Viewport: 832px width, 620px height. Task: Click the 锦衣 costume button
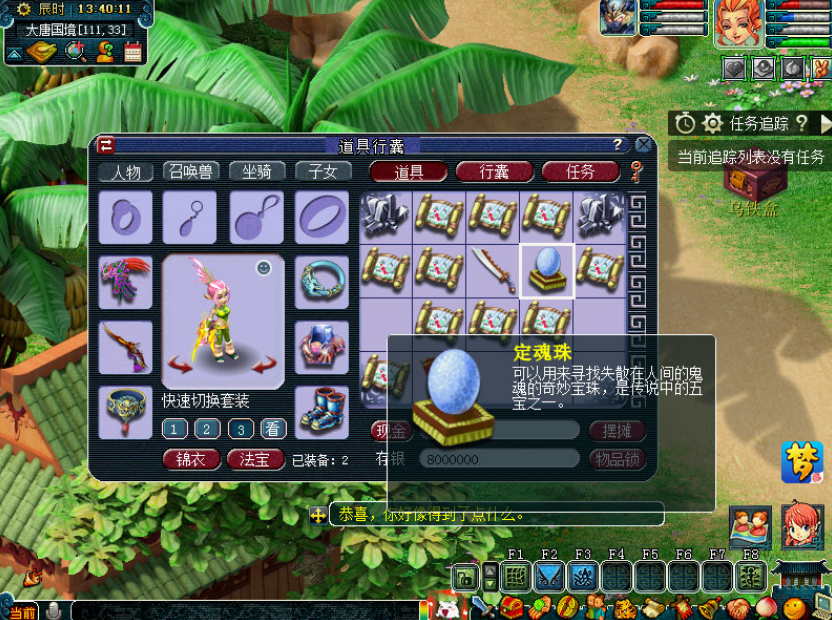191,460
